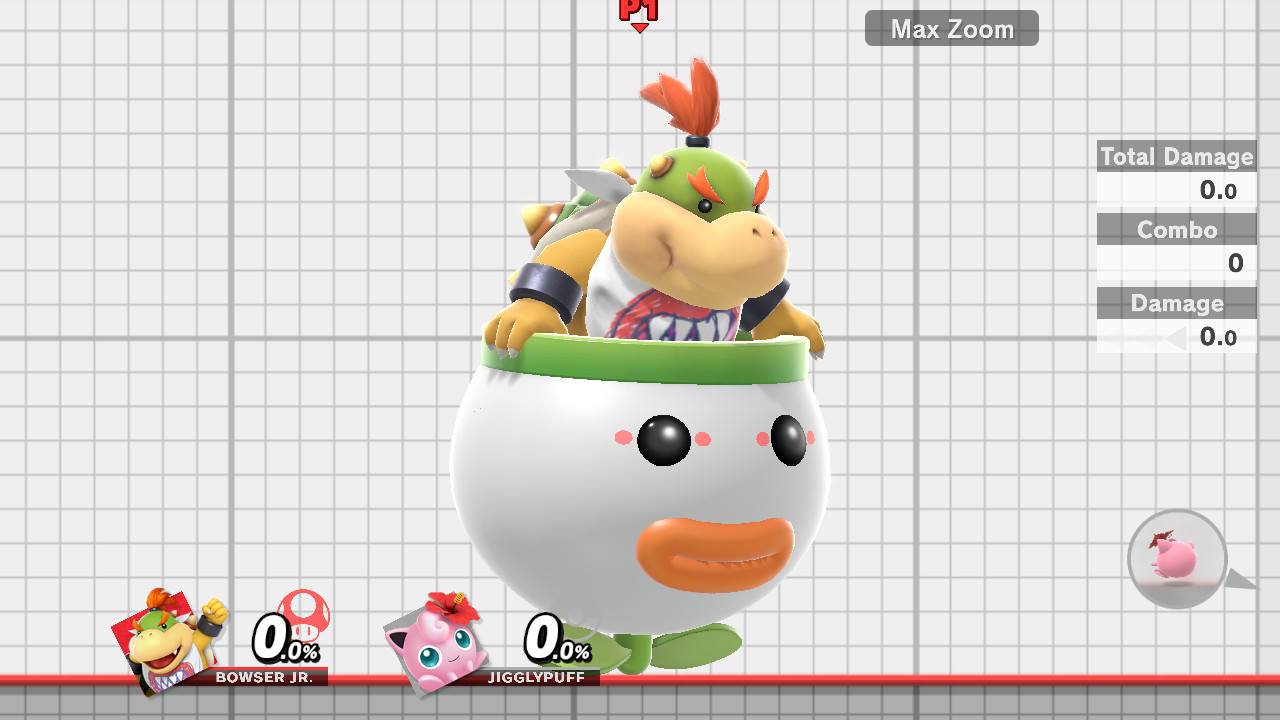Toggle the Combo counter display
Image resolution: width=1280 pixels, height=720 pixels.
click(1176, 229)
